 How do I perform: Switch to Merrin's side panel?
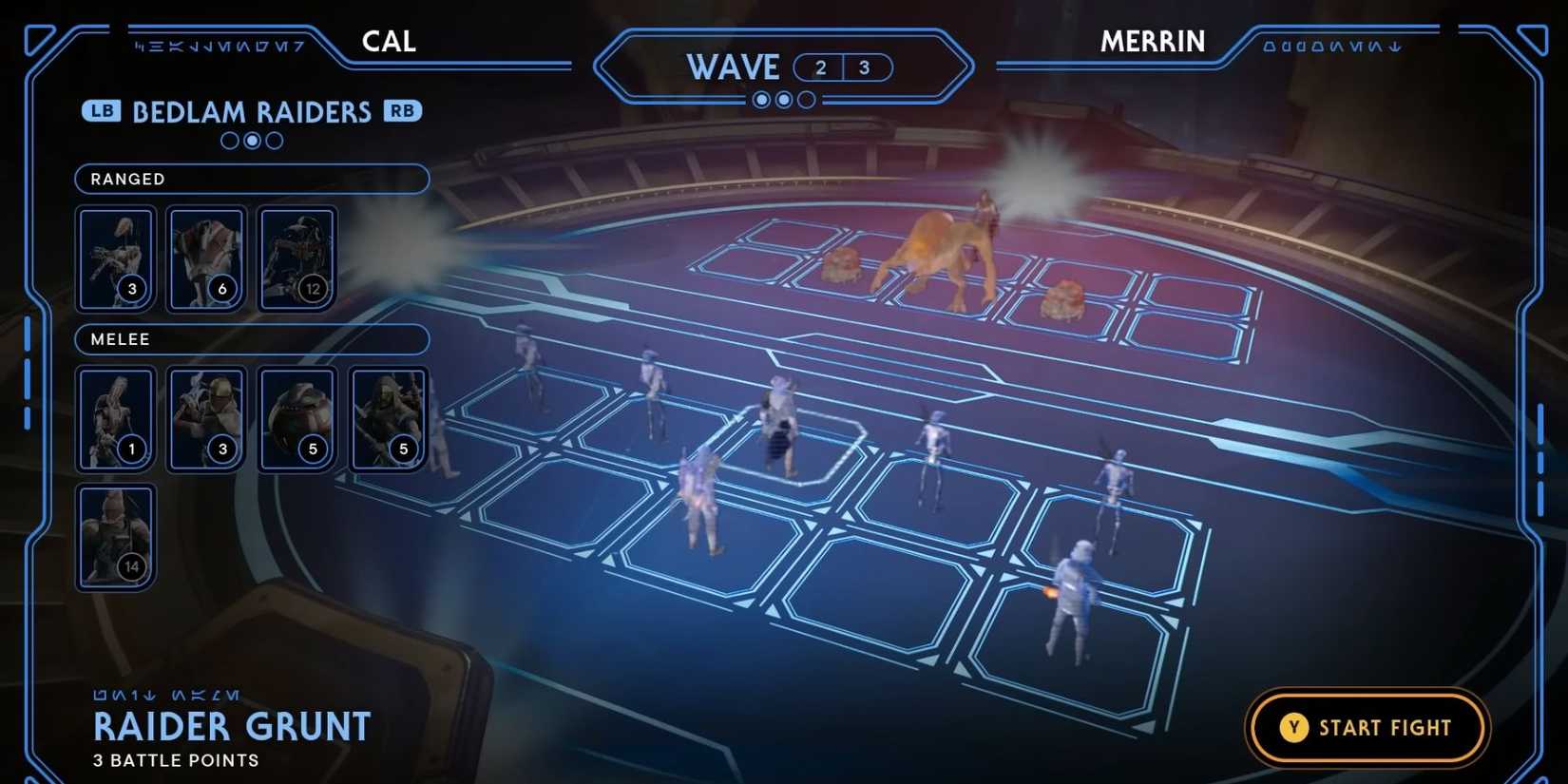coord(1153,41)
